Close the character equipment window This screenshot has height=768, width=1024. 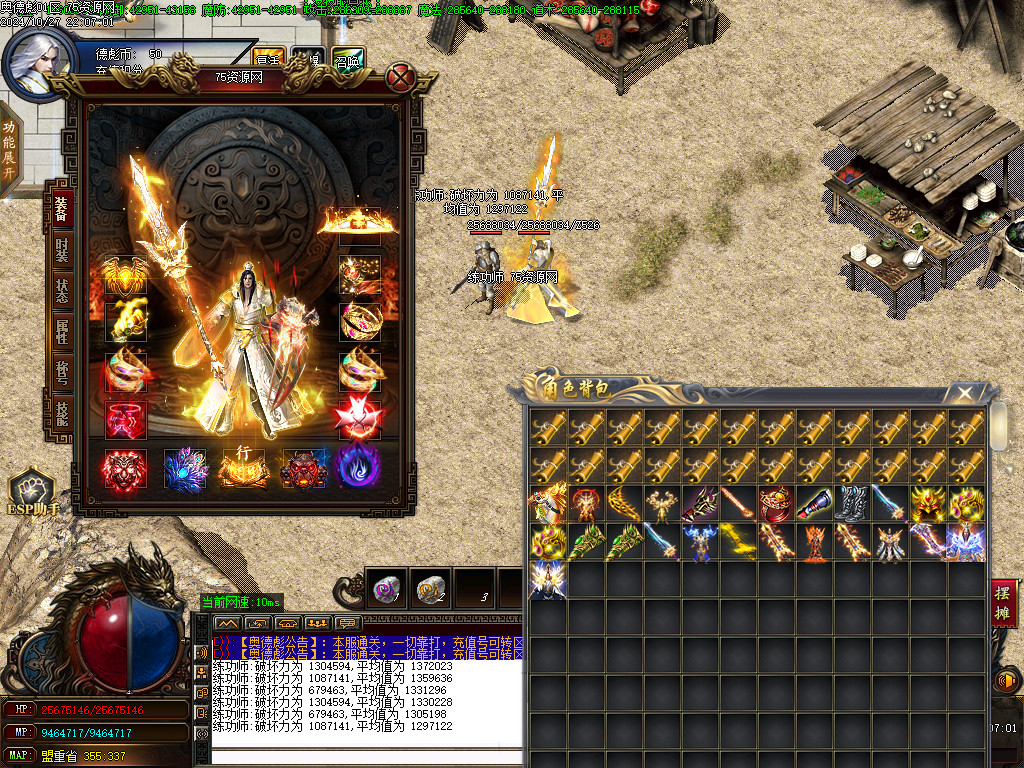(x=401, y=77)
